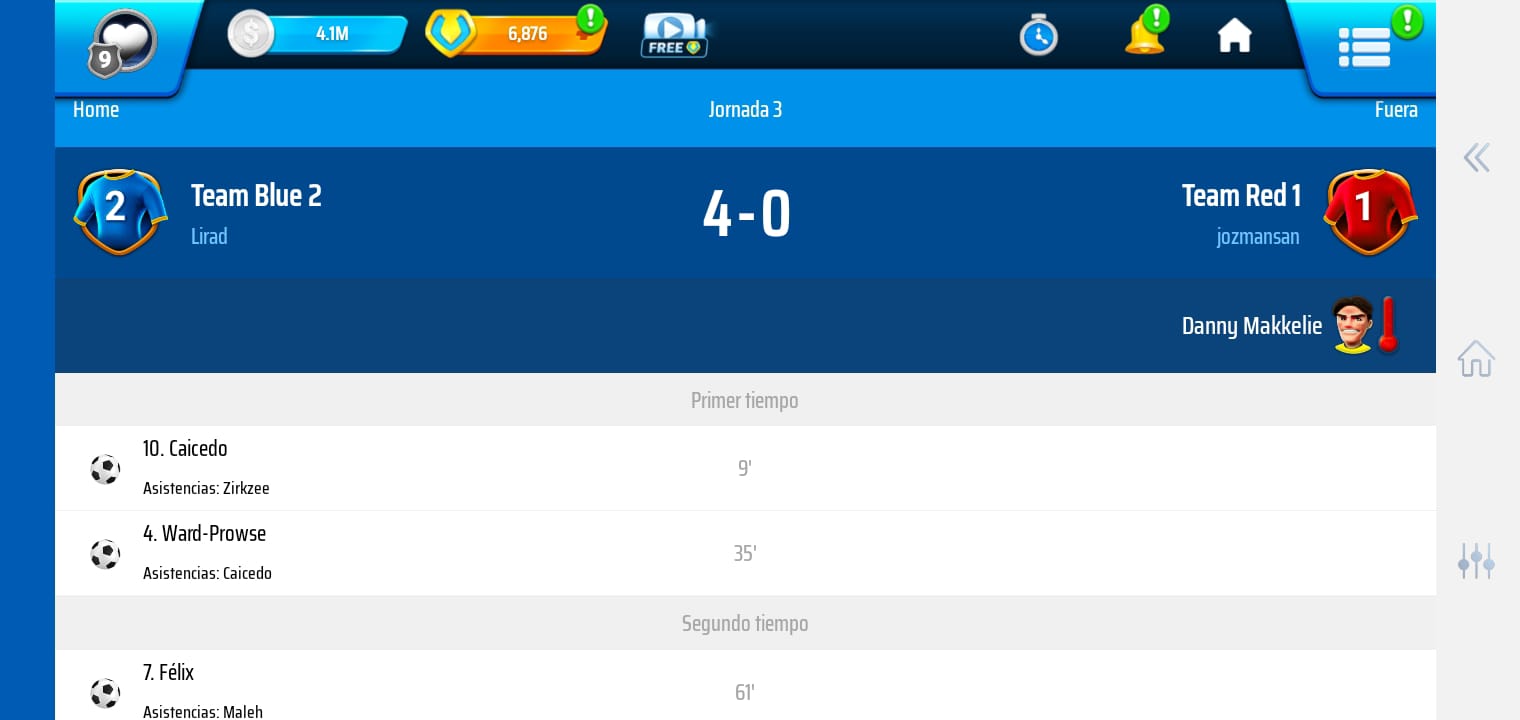Screen dimensions: 1520x720
Task: Open the gold tokens shop bar
Action: pos(517,34)
